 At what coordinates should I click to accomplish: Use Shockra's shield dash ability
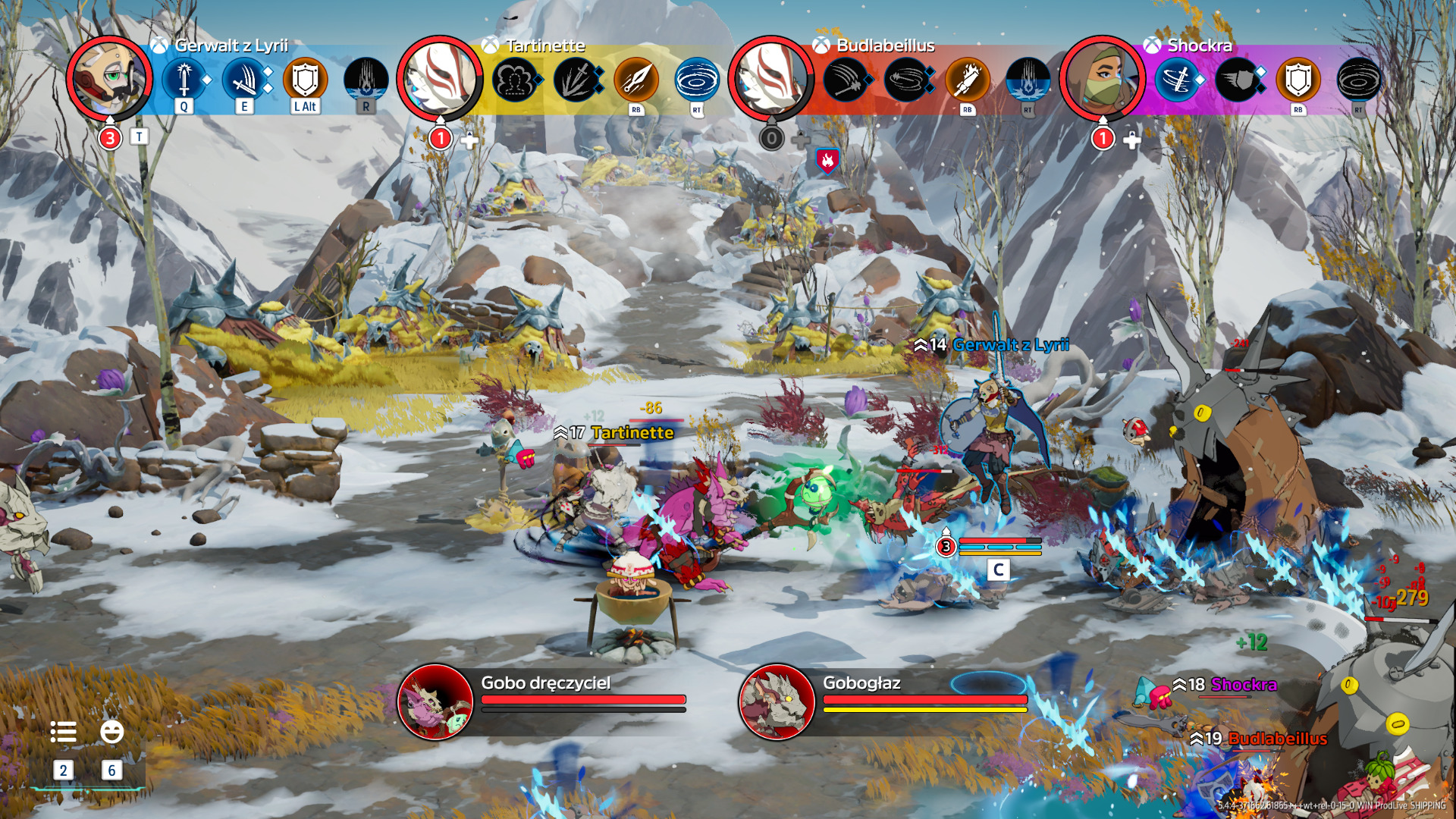pyautogui.click(x=1237, y=79)
